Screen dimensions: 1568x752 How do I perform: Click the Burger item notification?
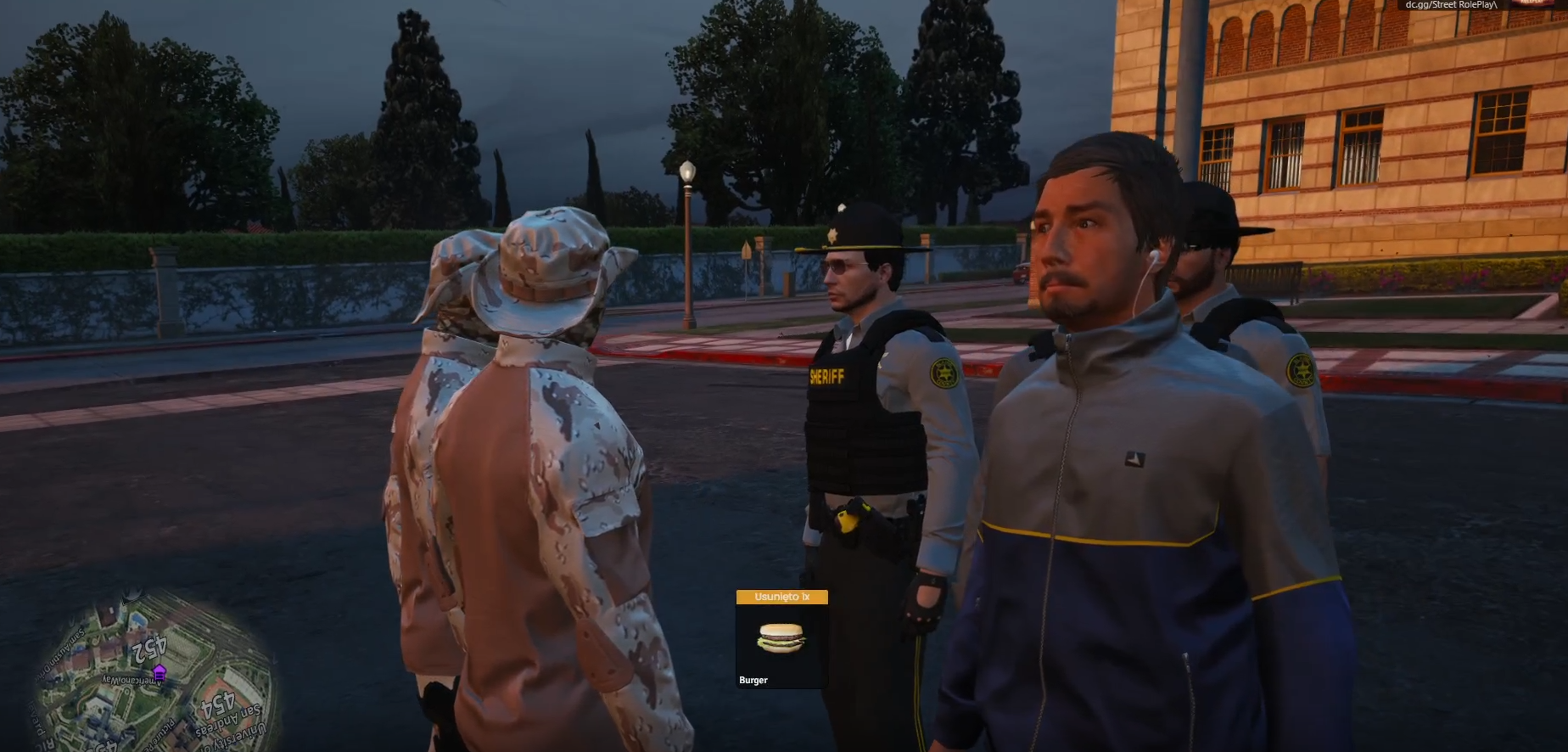781,639
